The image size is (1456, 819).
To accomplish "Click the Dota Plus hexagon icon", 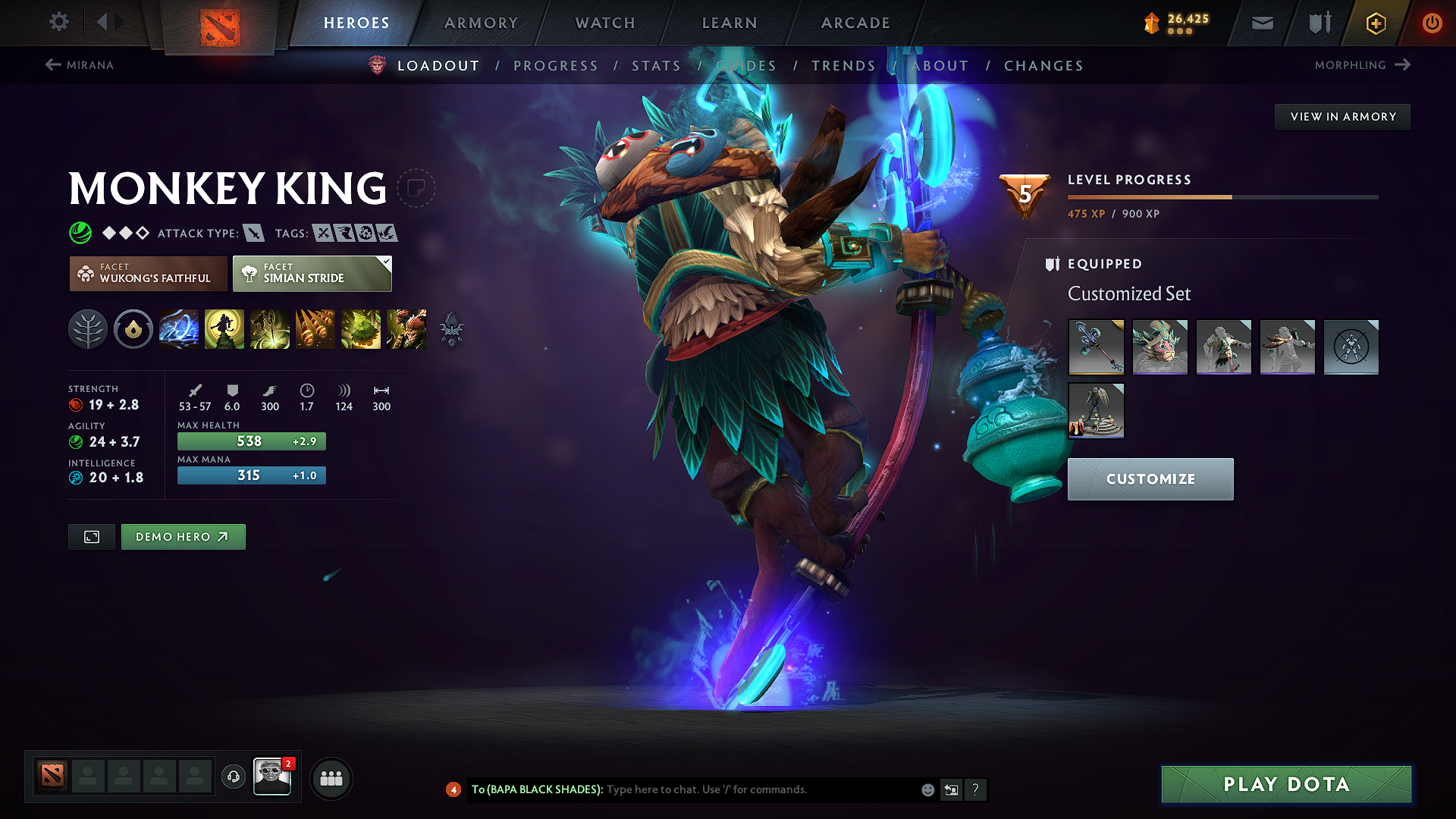I will coord(1375,22).
